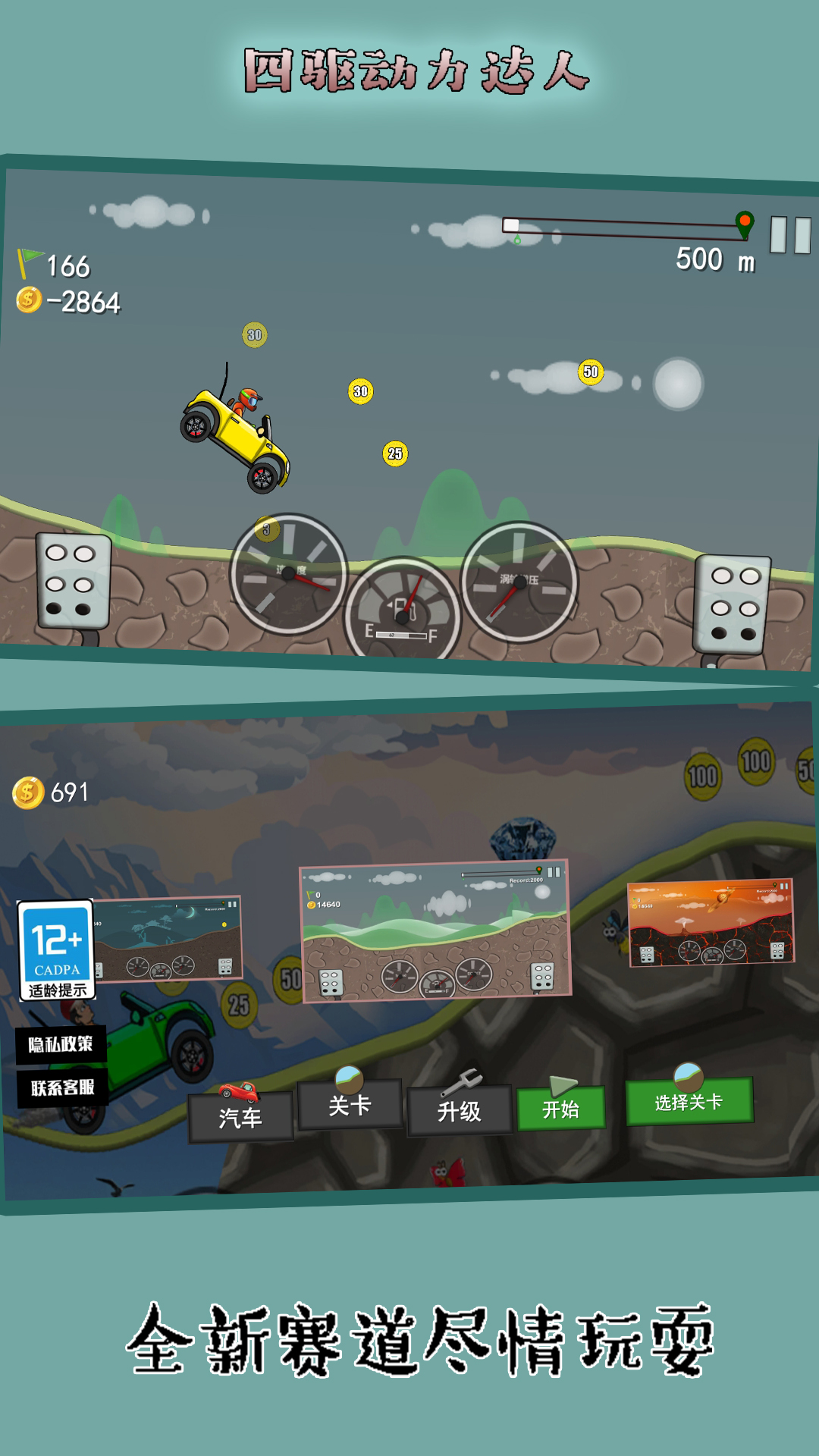Choose the orange lava level thumbnail
The height and width of the screenshot is (1456, 819).
point(711,922)
